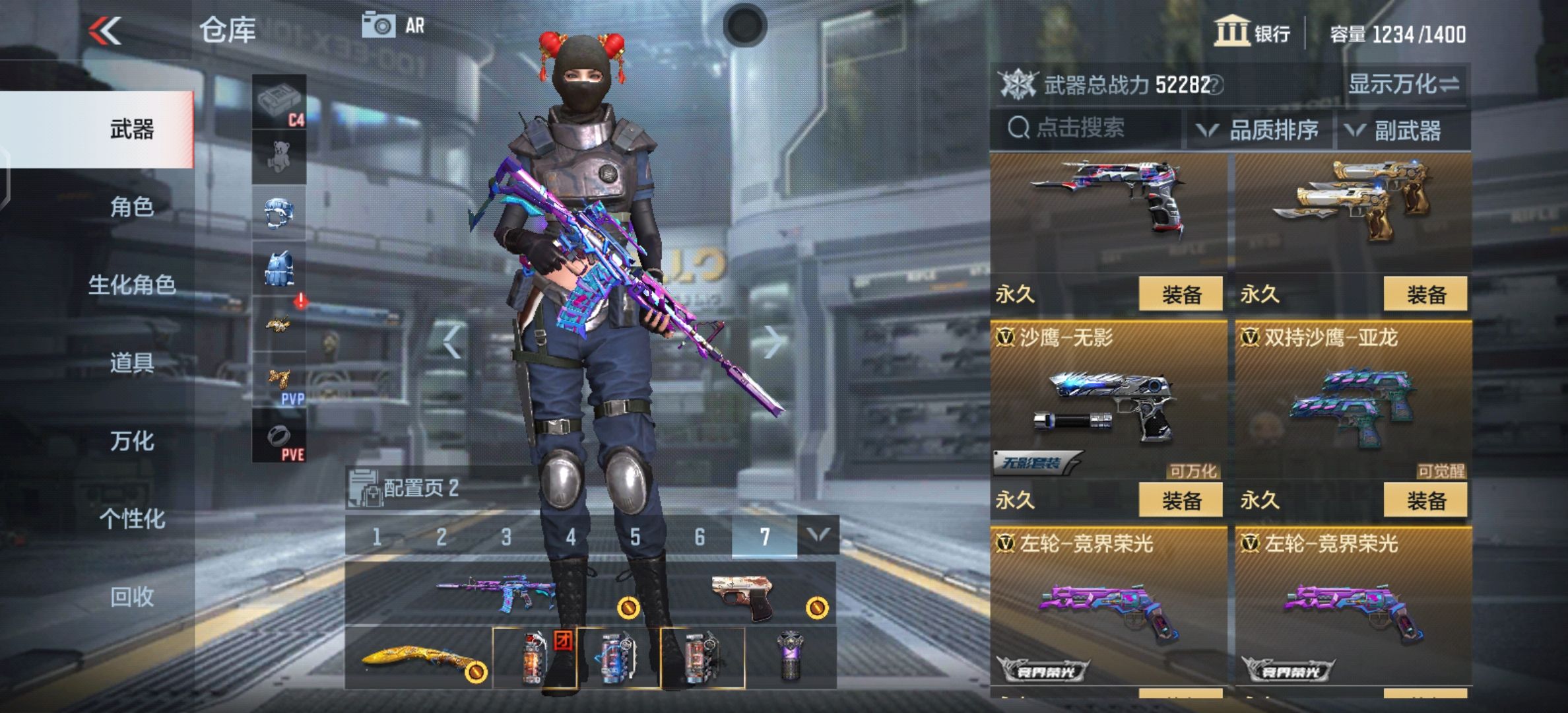Open the 万化 section
Screen dimensions: 1568x713
click(x=132, y=442)
